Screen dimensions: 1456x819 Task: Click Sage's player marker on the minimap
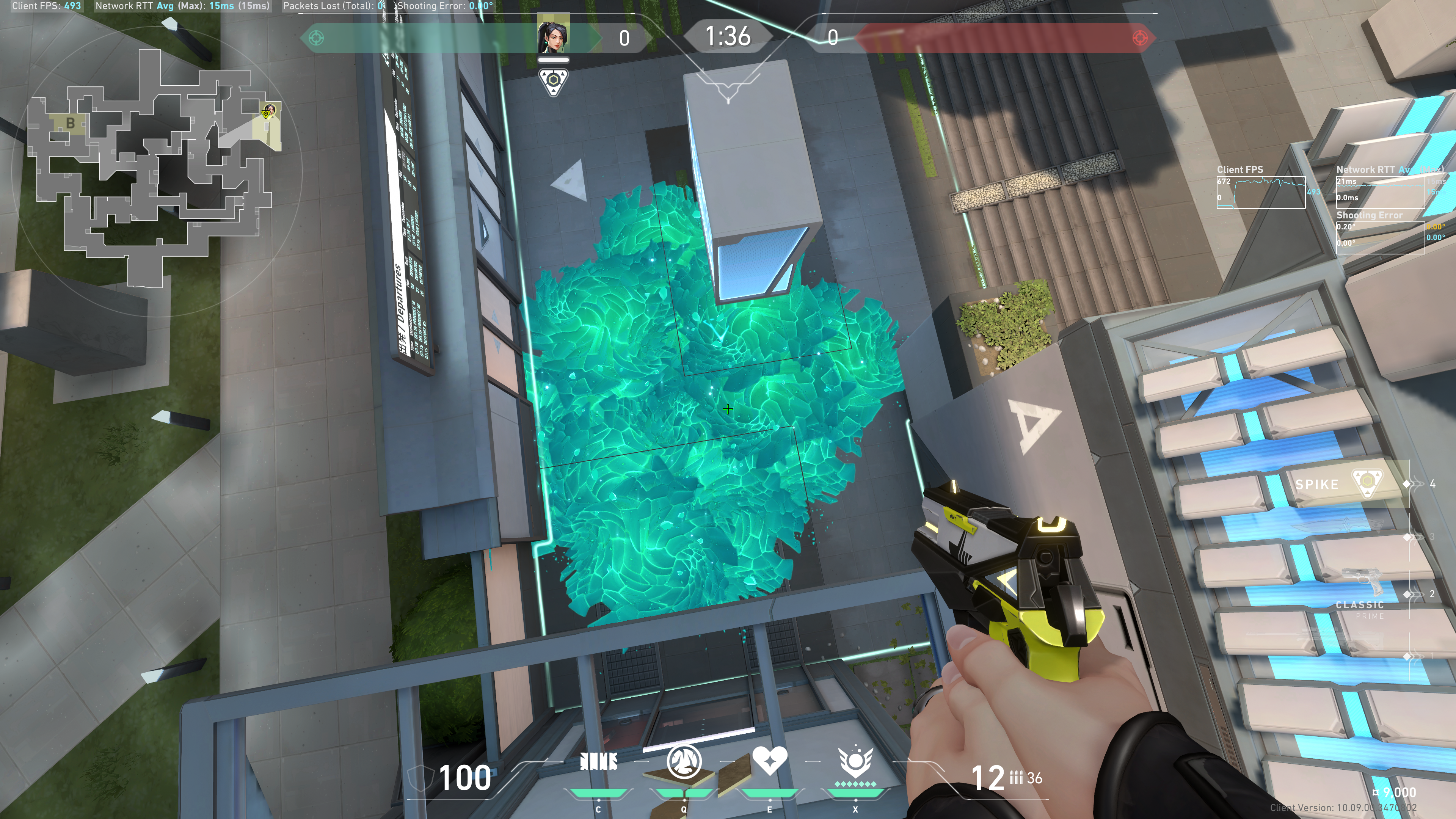[x=269, y=111]
